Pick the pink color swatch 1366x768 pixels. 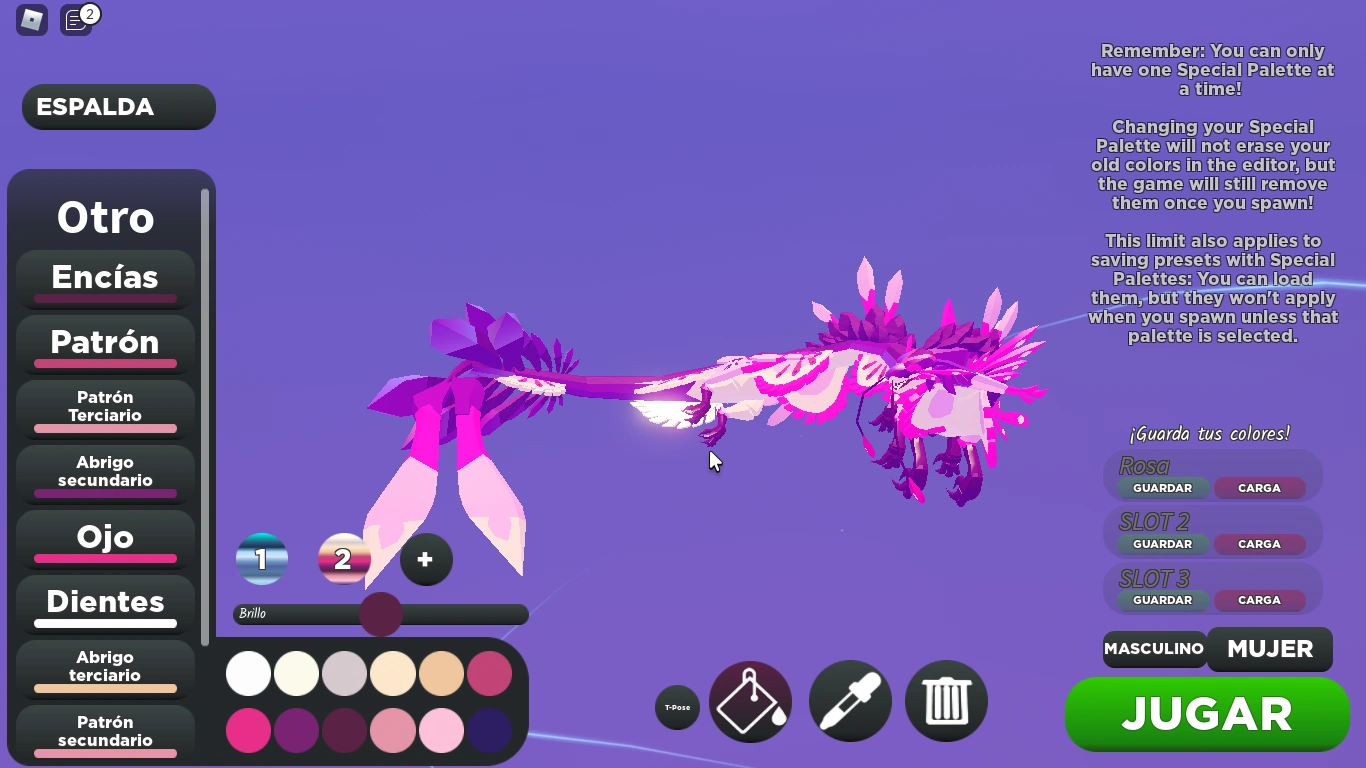[248, 731]
